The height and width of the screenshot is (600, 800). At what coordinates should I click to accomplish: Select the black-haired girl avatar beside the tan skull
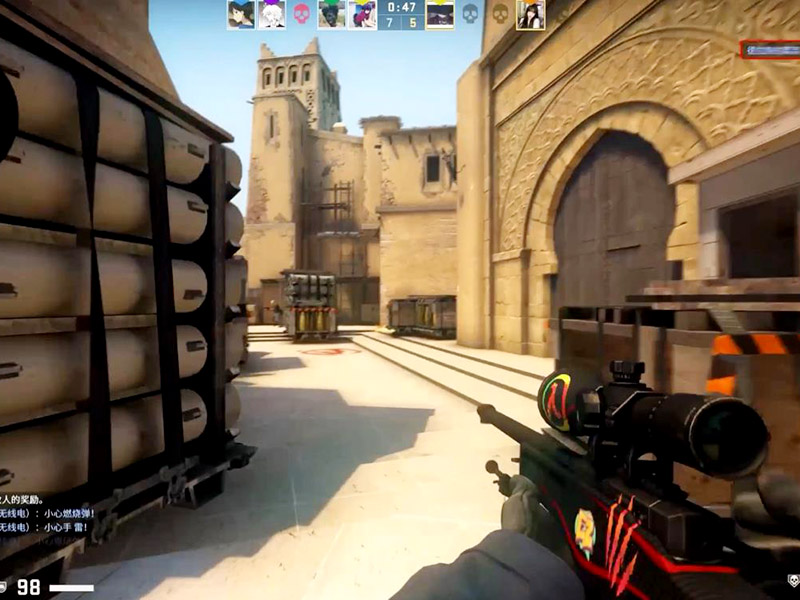point(530,14)
